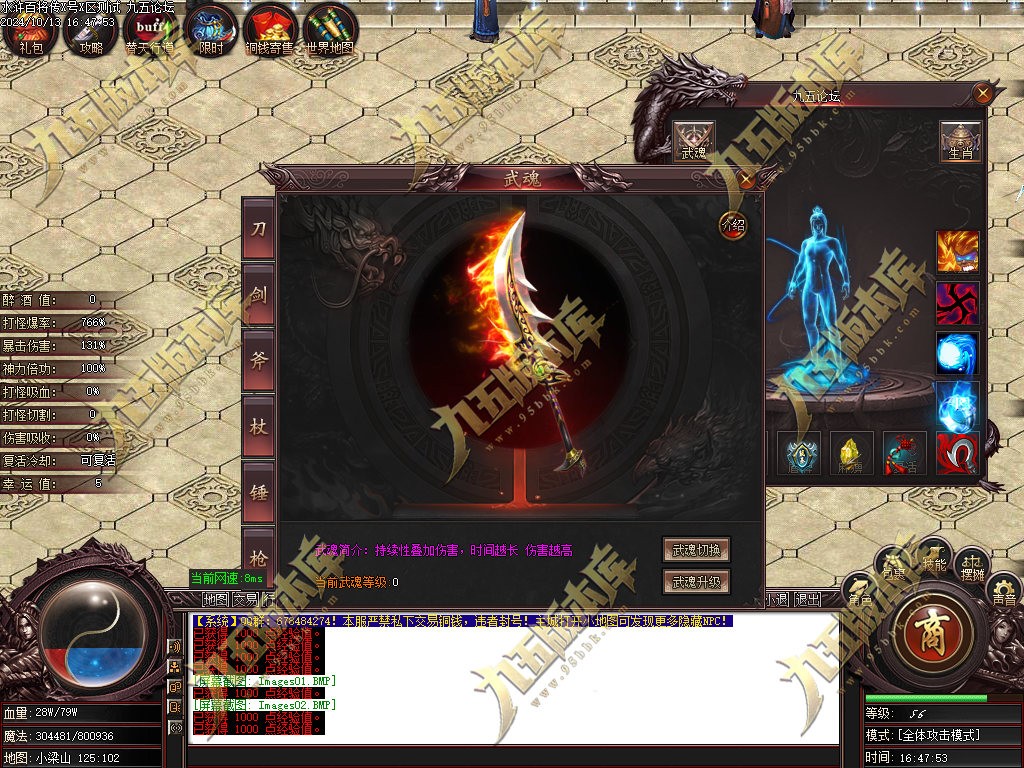This screenshot has height=768, width=1024.
Task: Choose the 杖 staff tab
Action: (258, 427)
